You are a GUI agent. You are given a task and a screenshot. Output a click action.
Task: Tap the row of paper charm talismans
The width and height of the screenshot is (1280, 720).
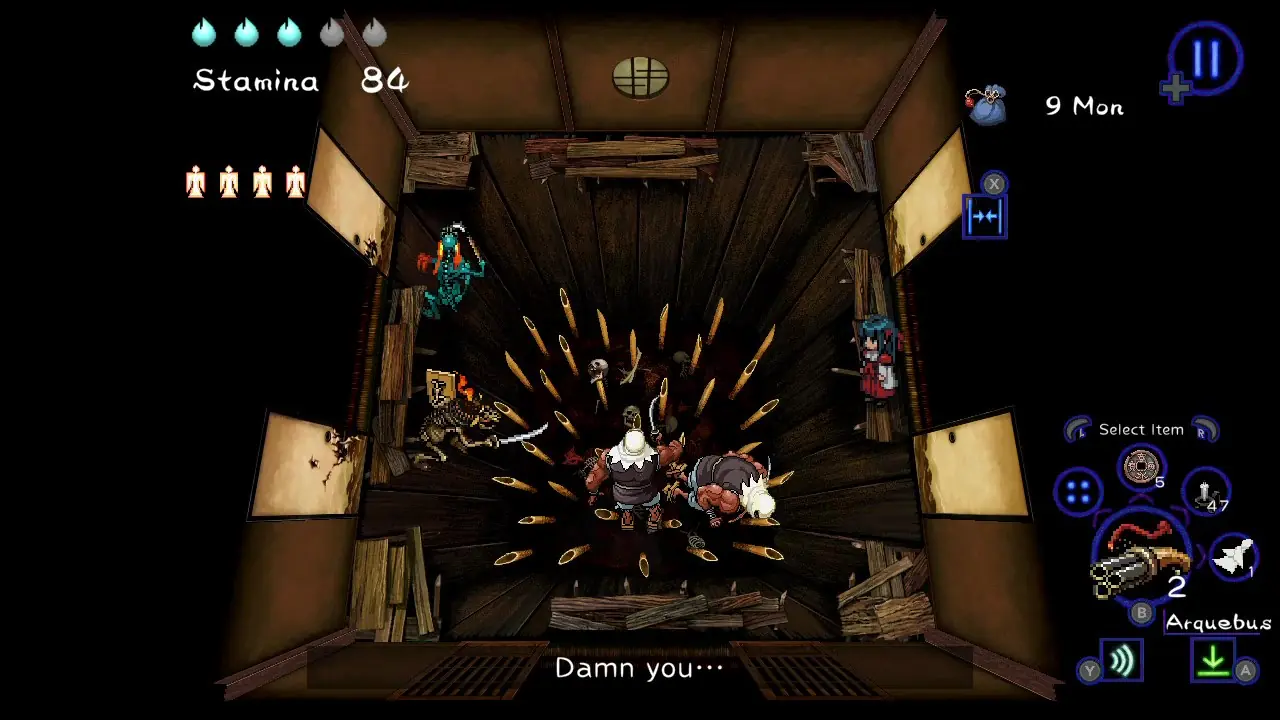click(244, 184)
